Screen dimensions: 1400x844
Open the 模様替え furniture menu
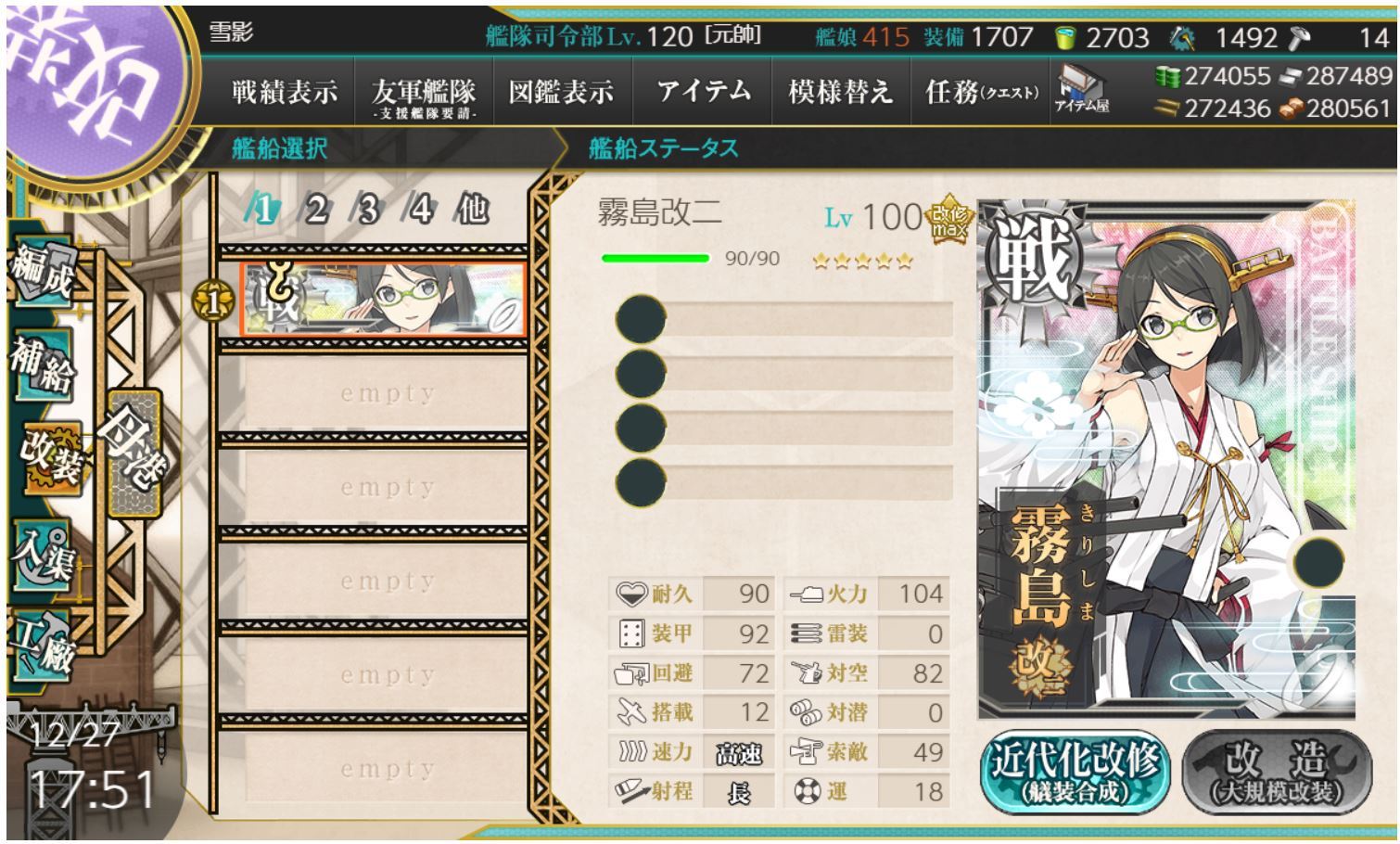click(x=840, y=92)
